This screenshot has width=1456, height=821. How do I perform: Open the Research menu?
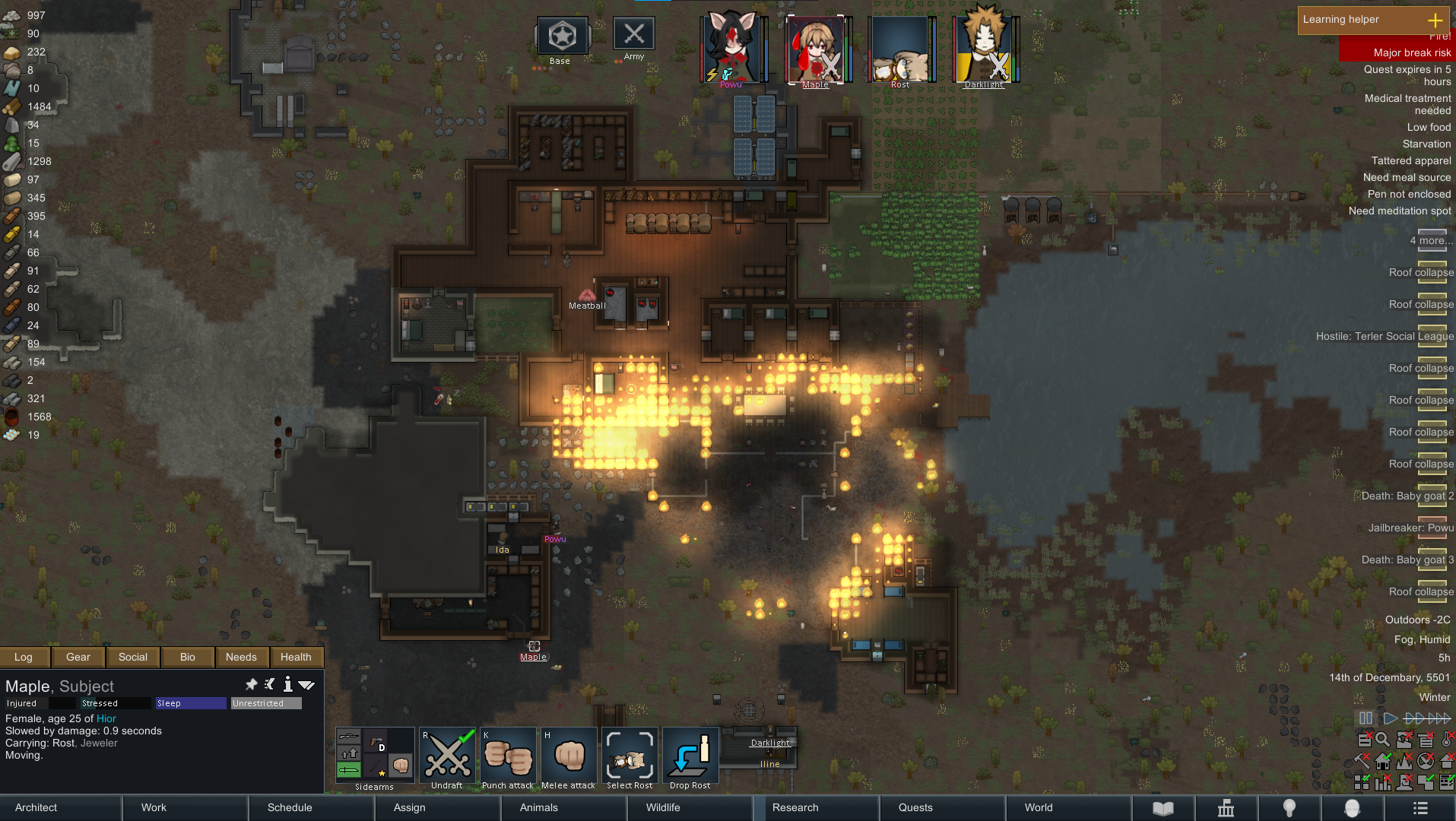[795, 807]
